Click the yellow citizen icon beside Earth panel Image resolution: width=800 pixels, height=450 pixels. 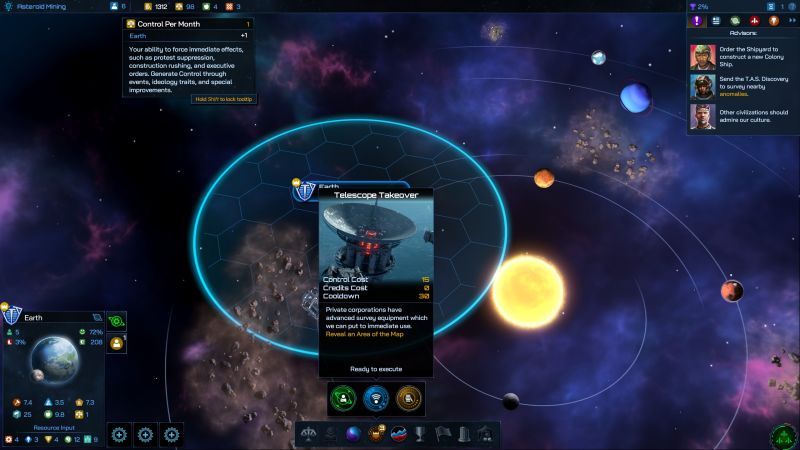pyautogui.click(x=116, y=343)
